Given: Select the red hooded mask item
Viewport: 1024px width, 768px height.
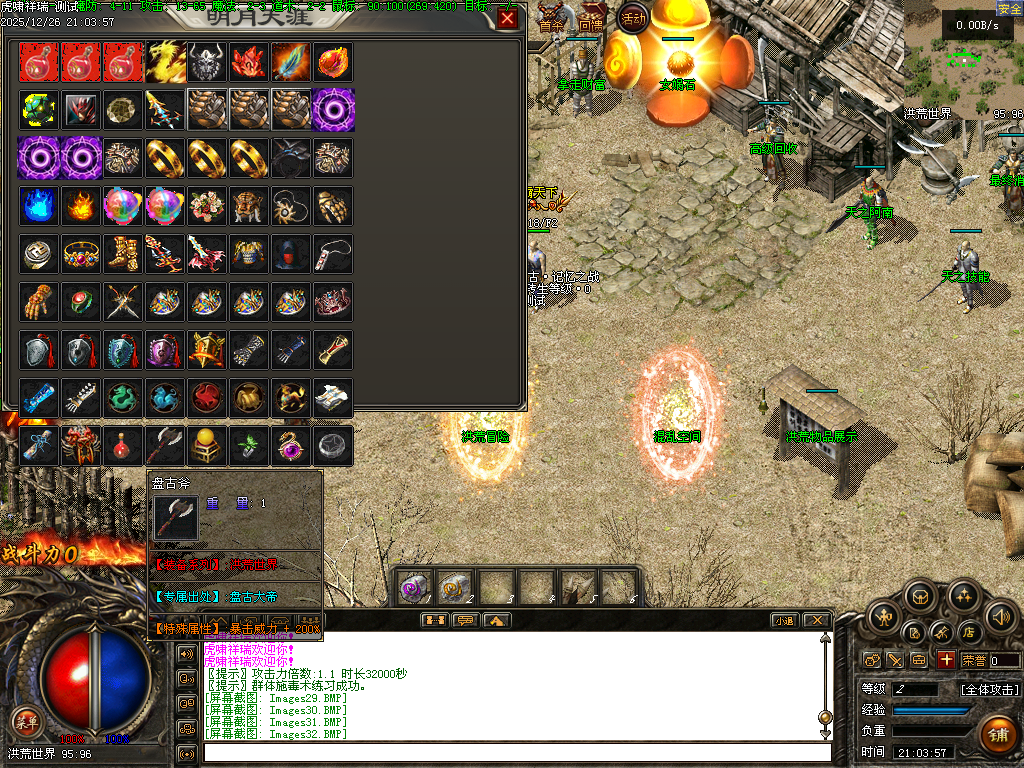Looking at the screenshot, I should click(291, 254).
